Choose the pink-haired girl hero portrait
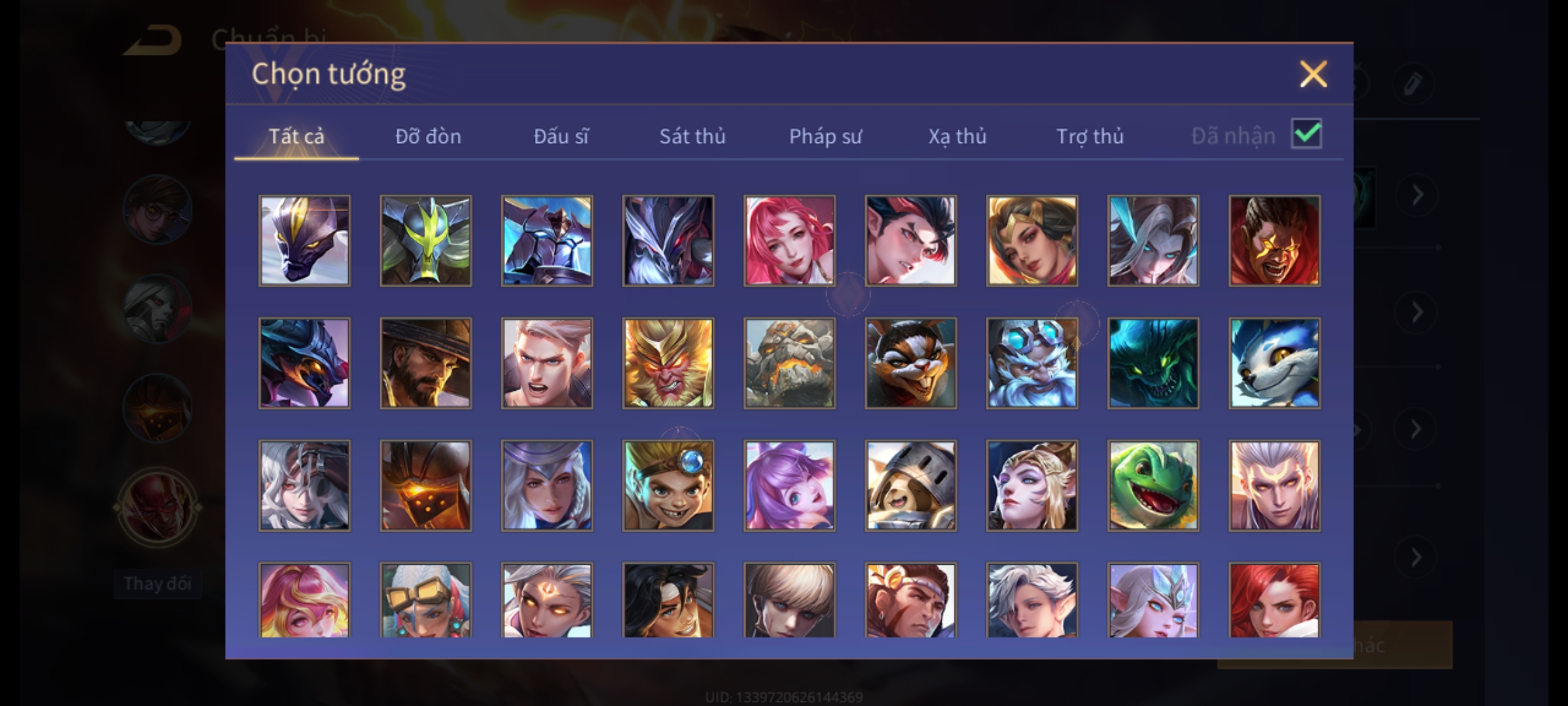This screenshot has width=1568, height=706. coord(789,241)
